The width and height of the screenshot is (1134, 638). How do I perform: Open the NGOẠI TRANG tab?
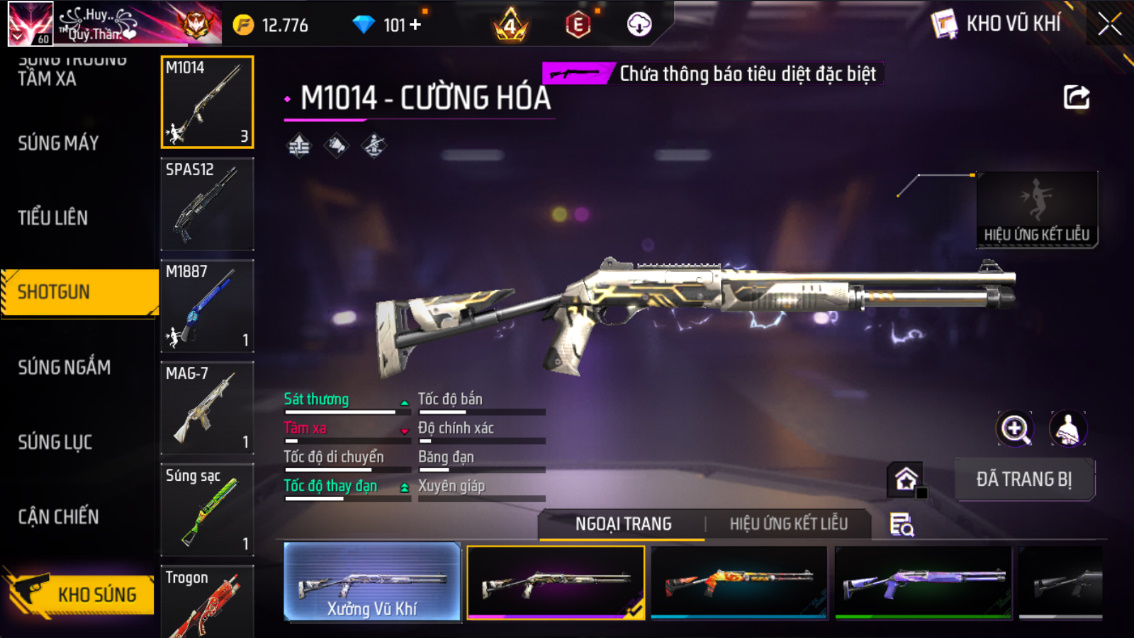tap(623, 524)
